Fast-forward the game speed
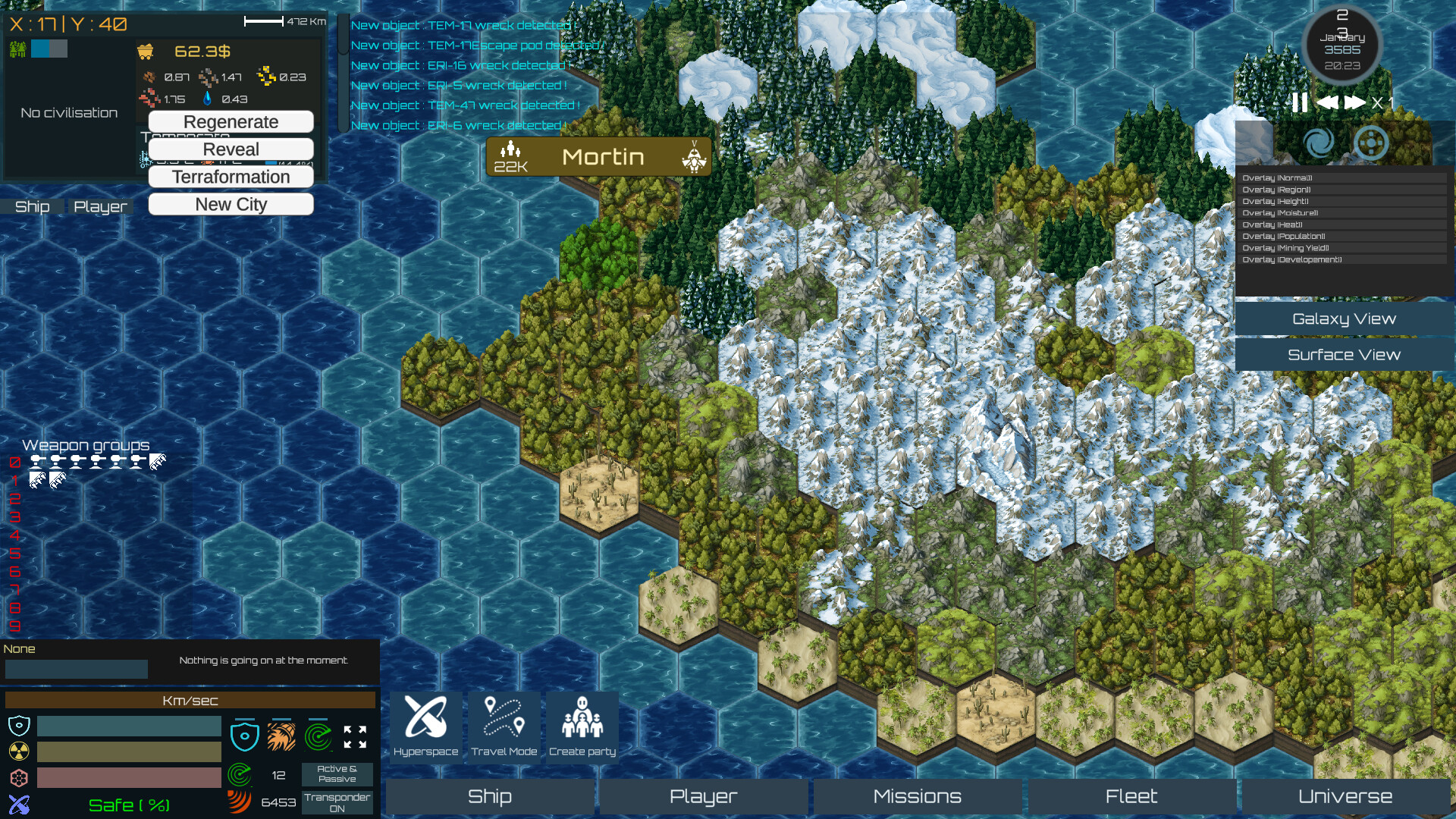The width and height of the screenshot is (1456, 819). [x=1356, y=101]
